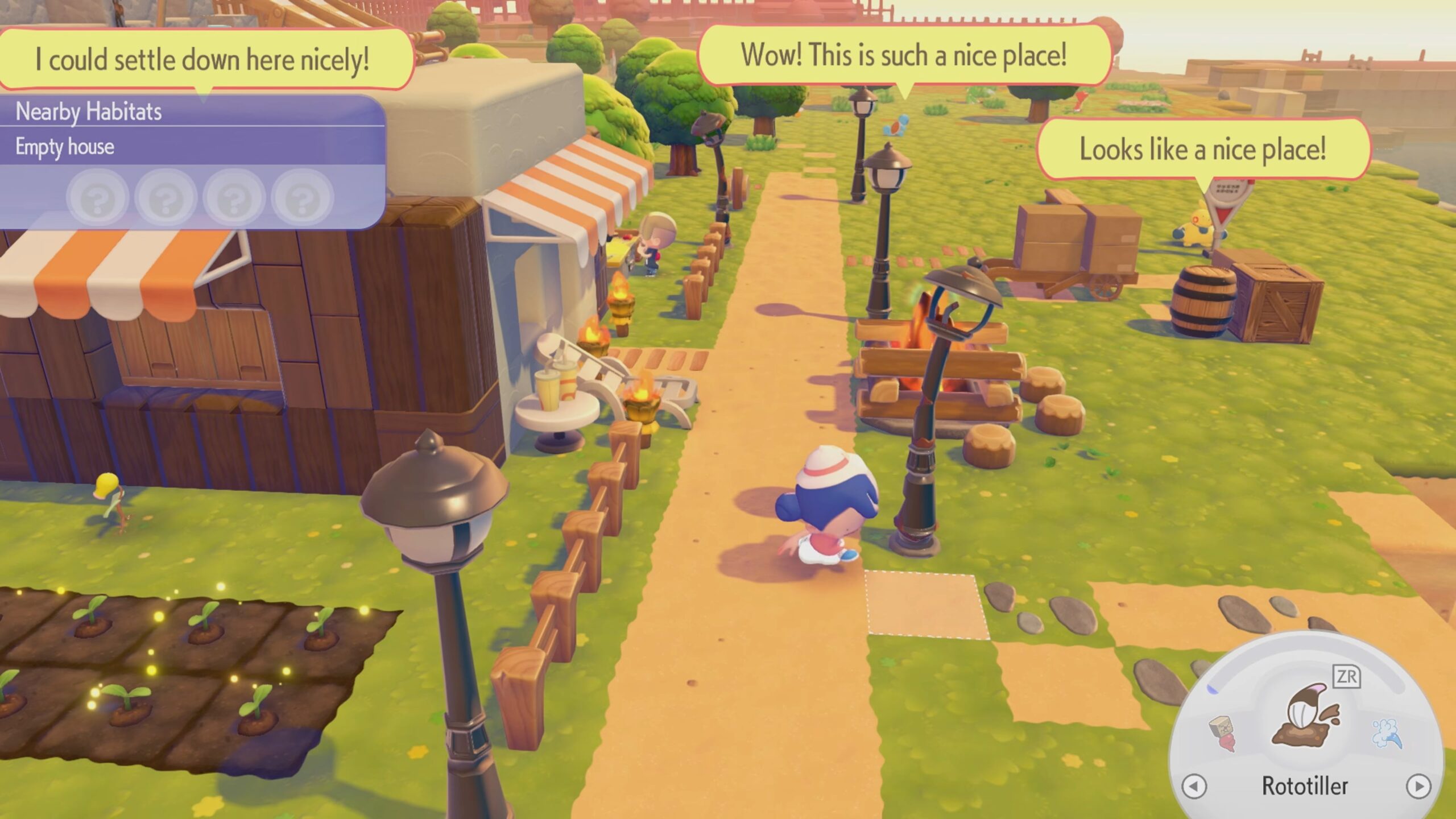Cycle to the previous tool with left arrow
Image resolution: width=1456 pixels, height=819 pixels.
tap(1193, 787)
